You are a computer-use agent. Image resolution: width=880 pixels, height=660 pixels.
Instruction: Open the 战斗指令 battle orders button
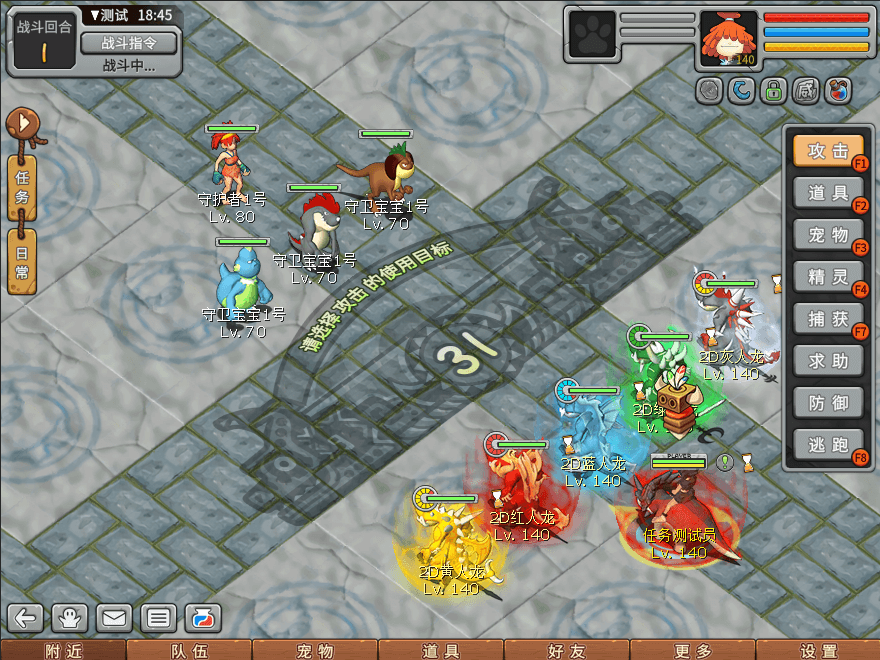(x=127, y=43)
